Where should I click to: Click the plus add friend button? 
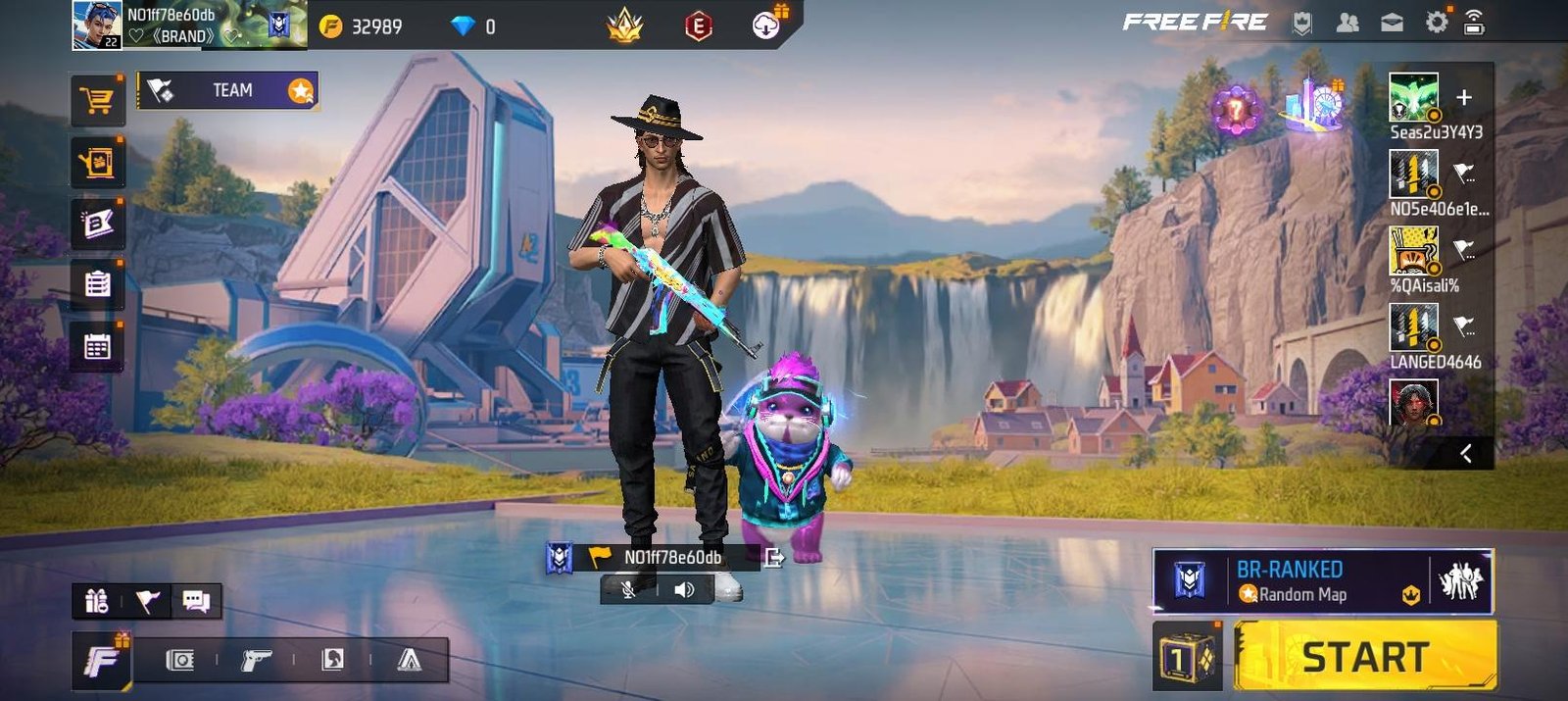click(1464, 97)
